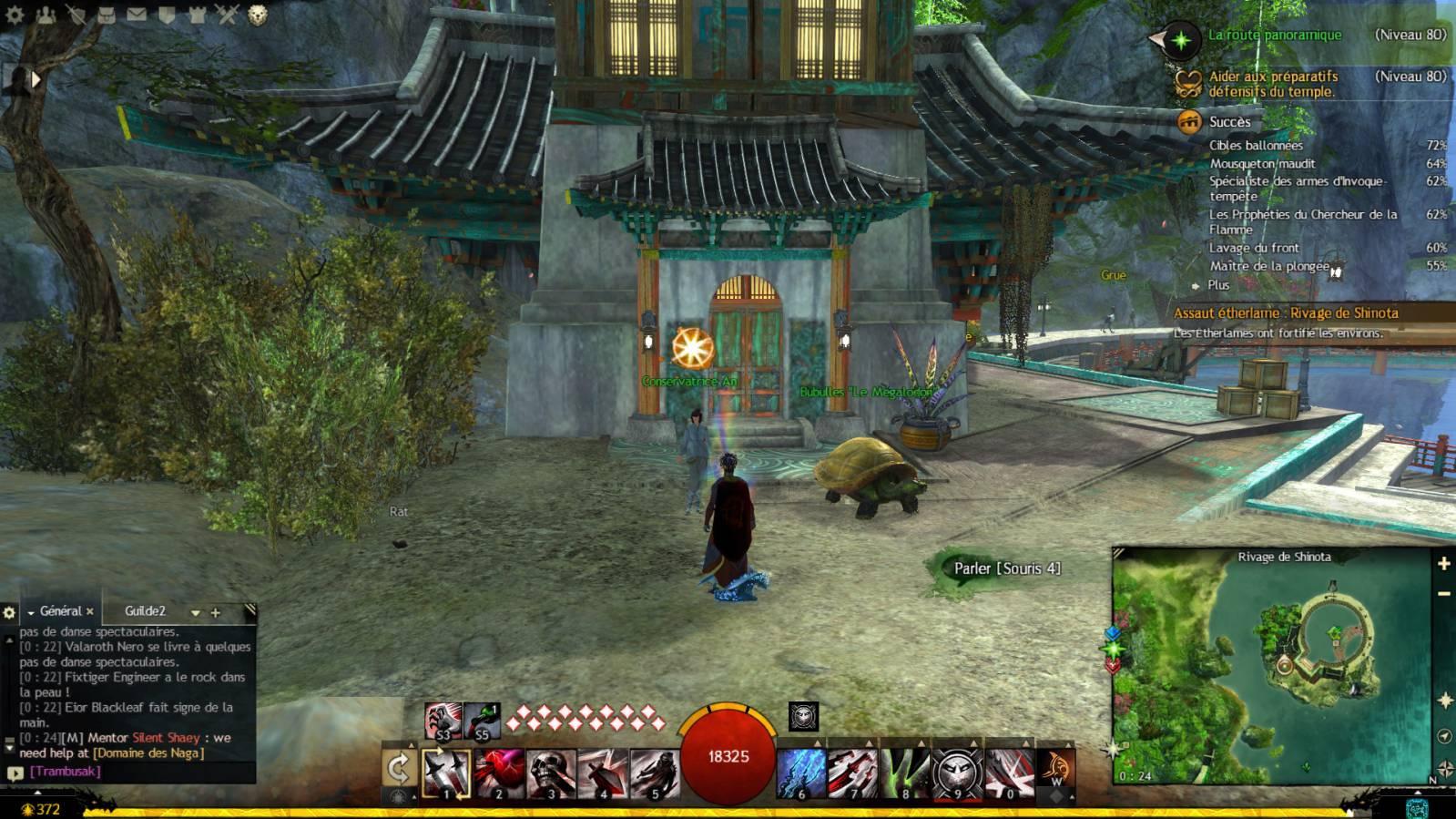Image resolution: width=1456 pixels, height=819 pixels.
Task: Select the La route panoramique objective
Action: click(1275, 36)
